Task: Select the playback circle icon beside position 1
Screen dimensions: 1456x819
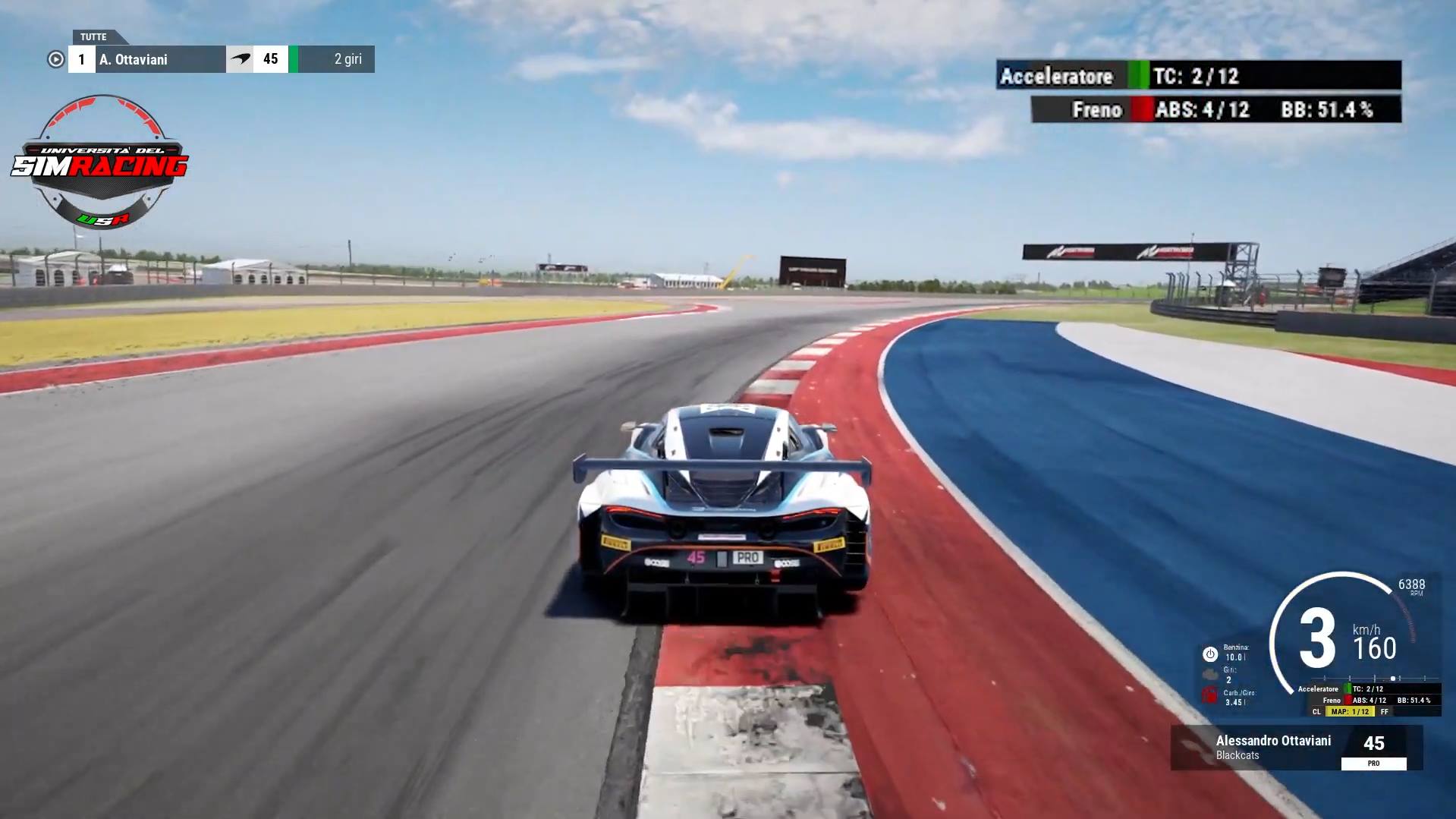Action: 55,59
